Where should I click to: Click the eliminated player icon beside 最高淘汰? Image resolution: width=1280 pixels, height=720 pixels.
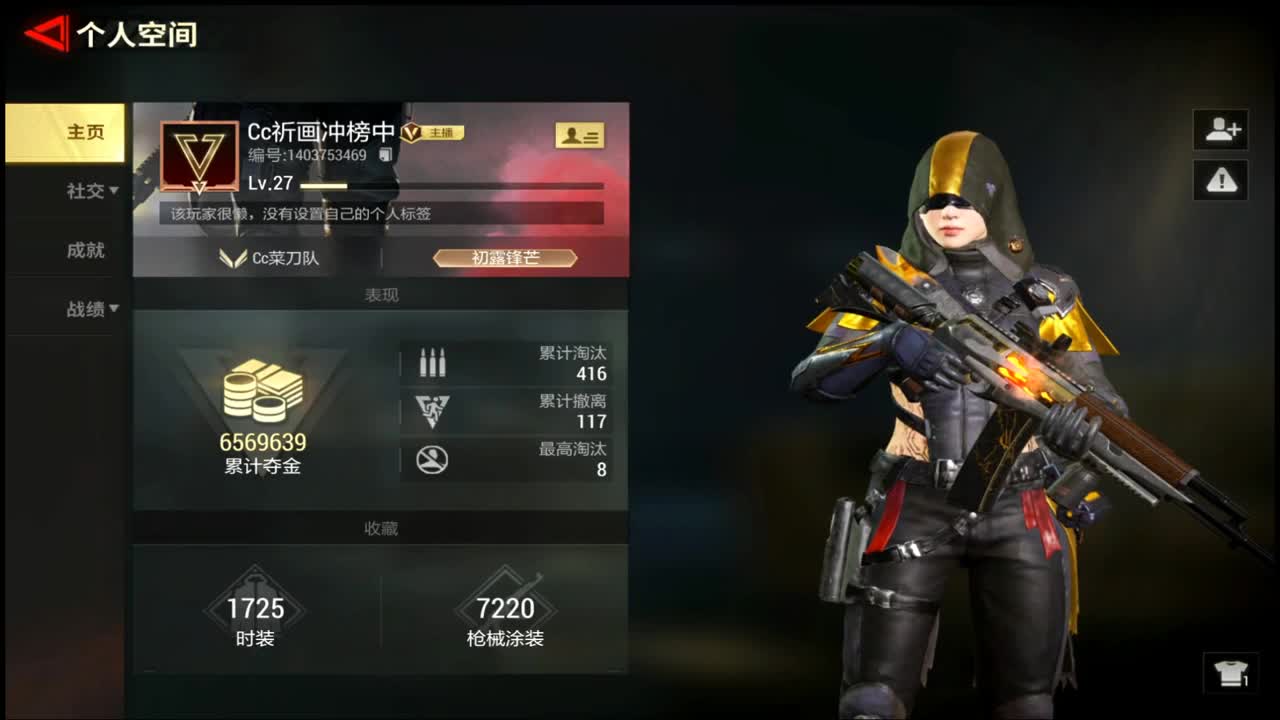click(x=432, y=461)
